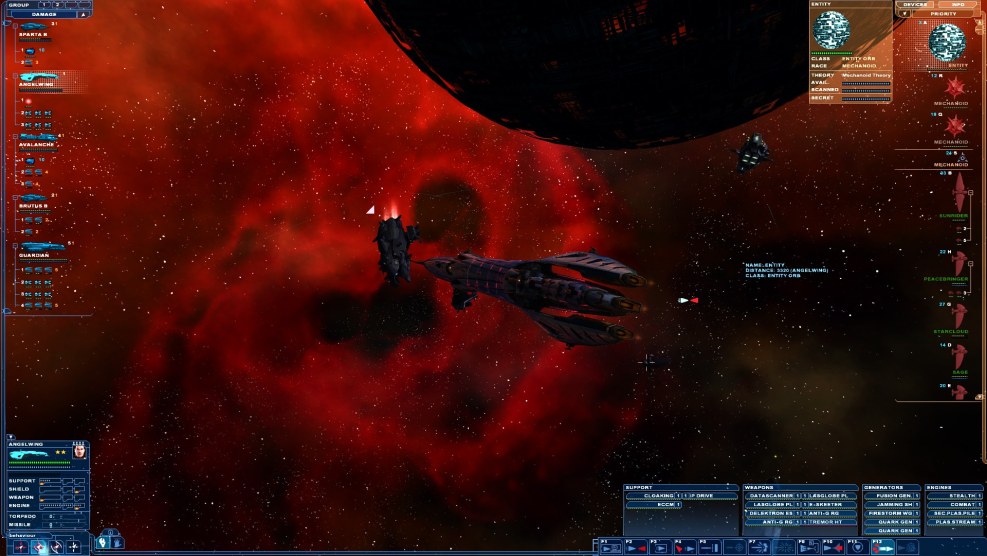Toggle the ECCM support device
The width and height of the screenshot is (987, 556).
[652, 505]
